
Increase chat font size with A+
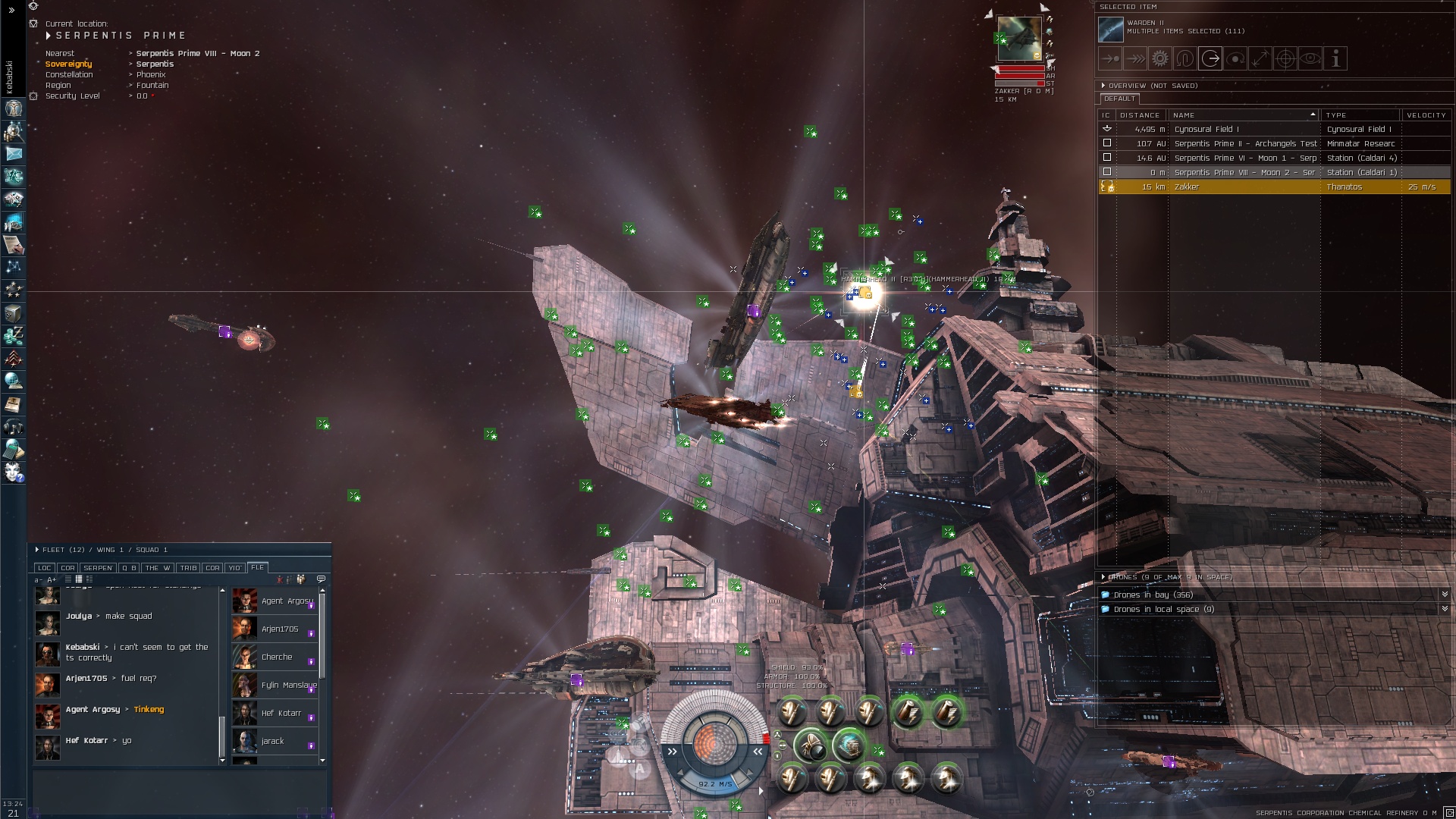tap(52, 580)
